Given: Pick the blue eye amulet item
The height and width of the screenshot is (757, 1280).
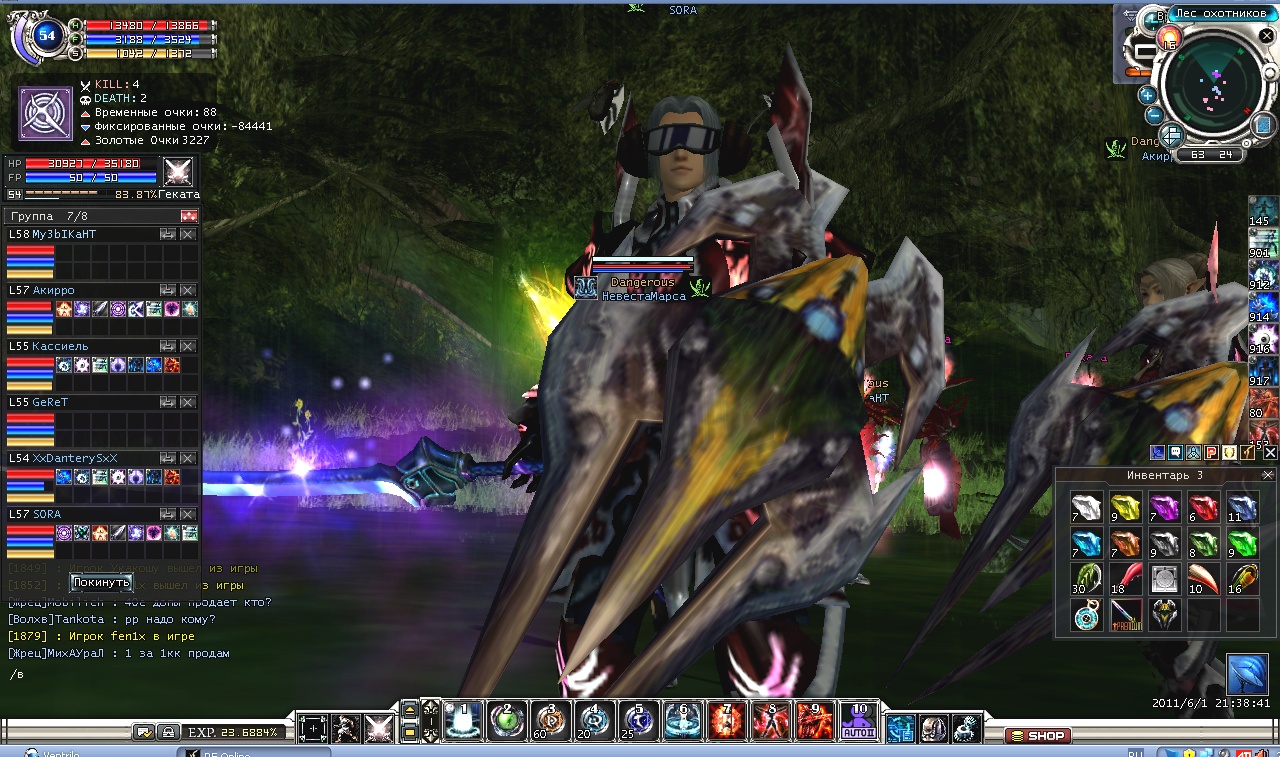Looking at the screenshot, I should 1086,614.
